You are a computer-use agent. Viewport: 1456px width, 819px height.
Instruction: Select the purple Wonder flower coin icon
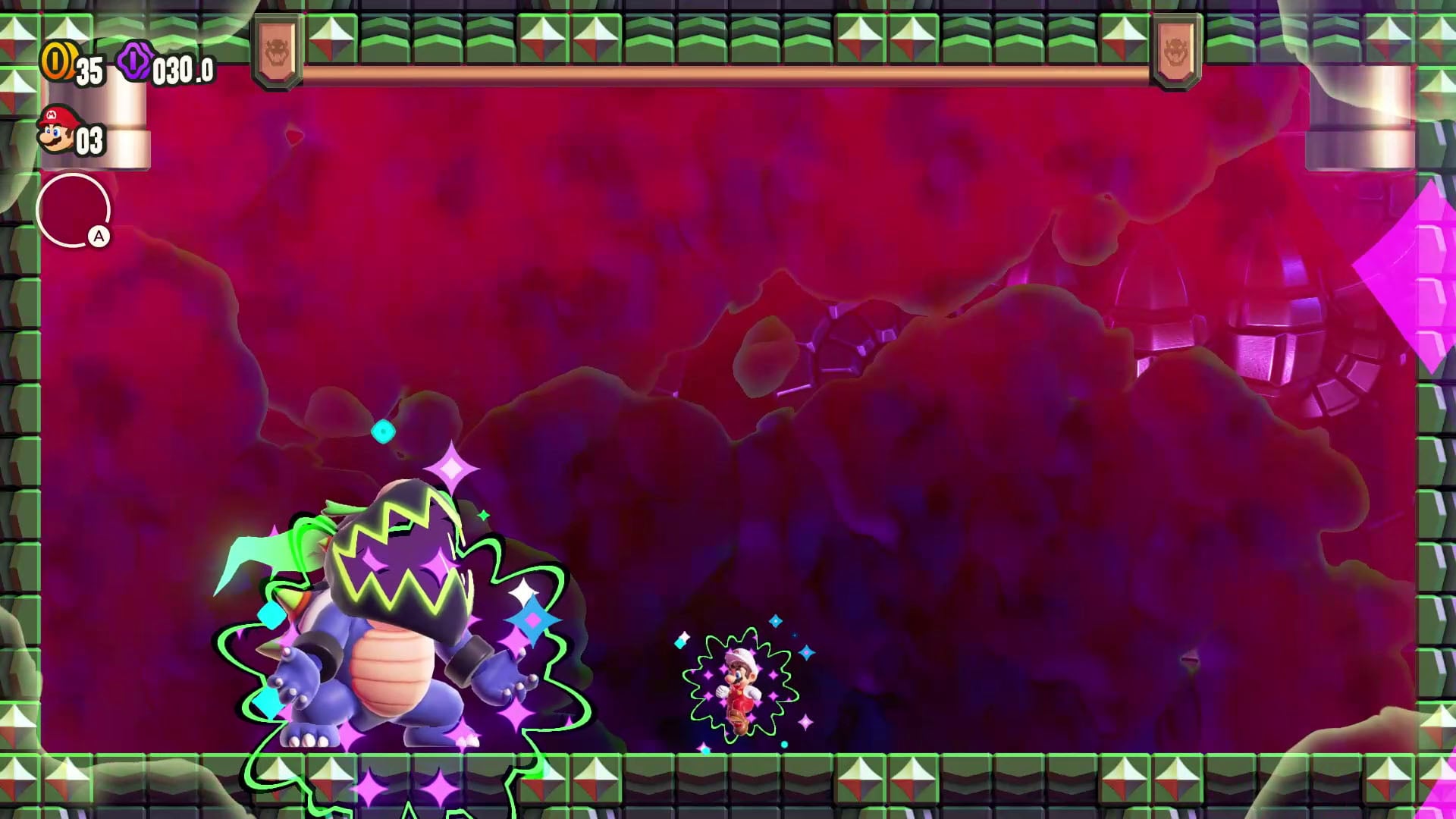(133, 61)
